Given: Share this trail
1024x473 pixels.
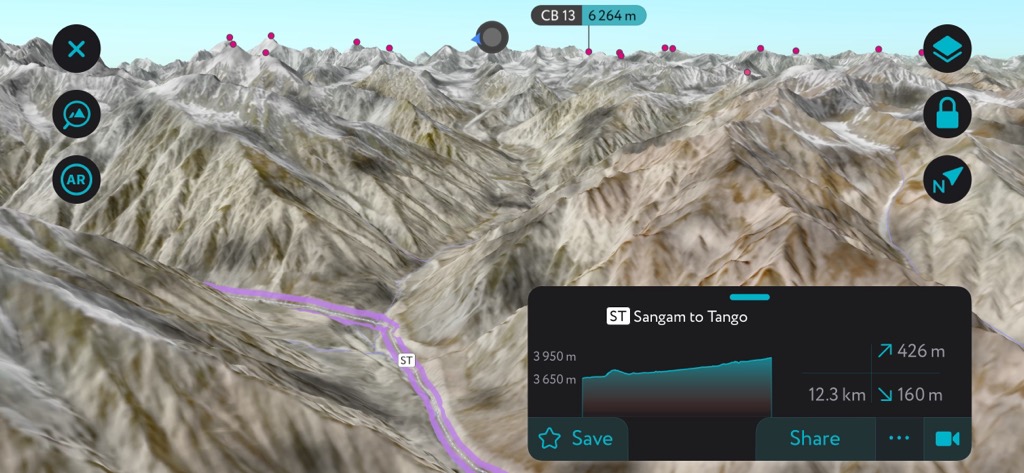Looking at the screenshot, I should [814, 438].
